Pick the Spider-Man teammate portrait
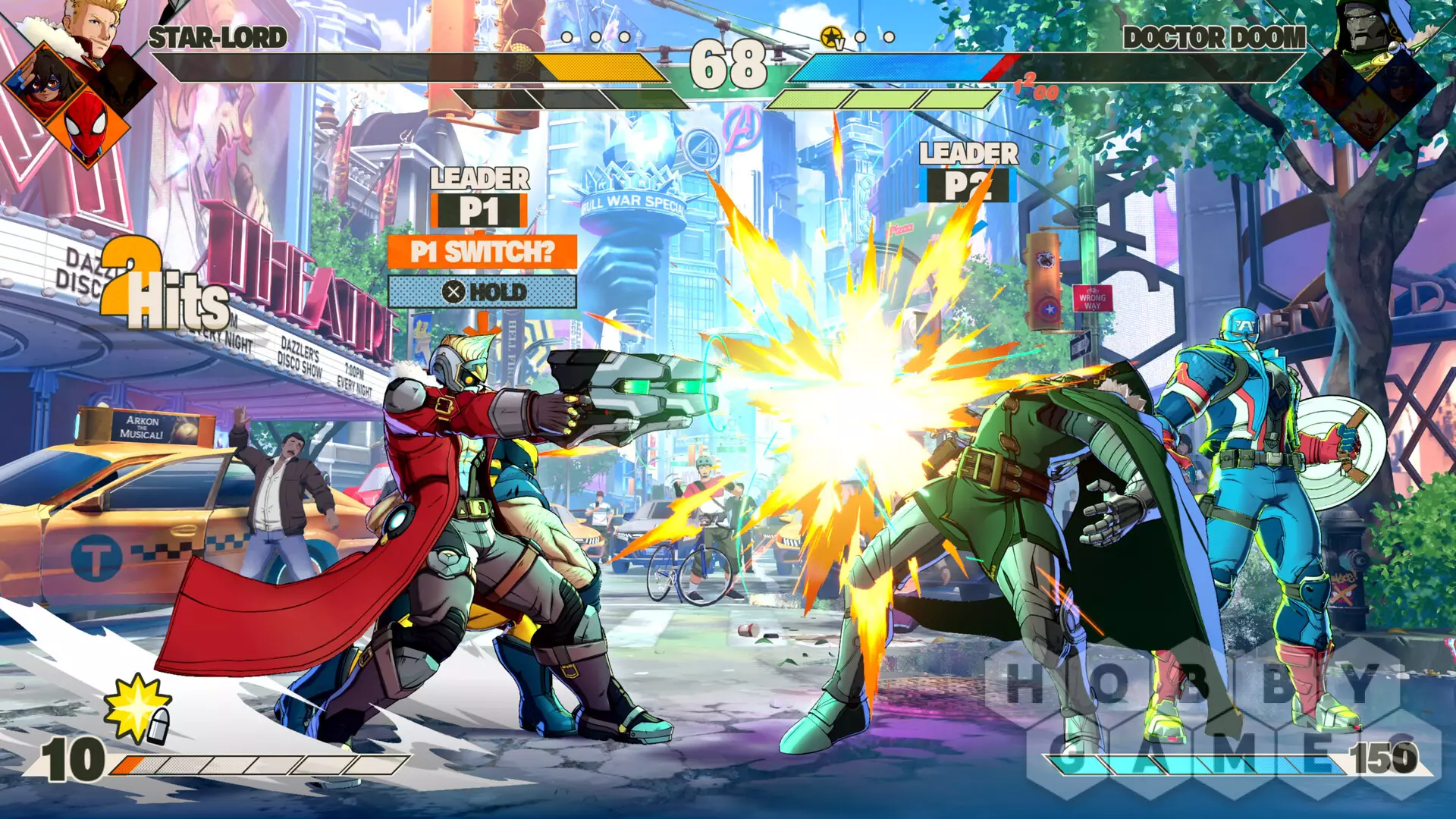This screenshot has height=819, width=1456. pyautogui.click(x=85, y=124)
